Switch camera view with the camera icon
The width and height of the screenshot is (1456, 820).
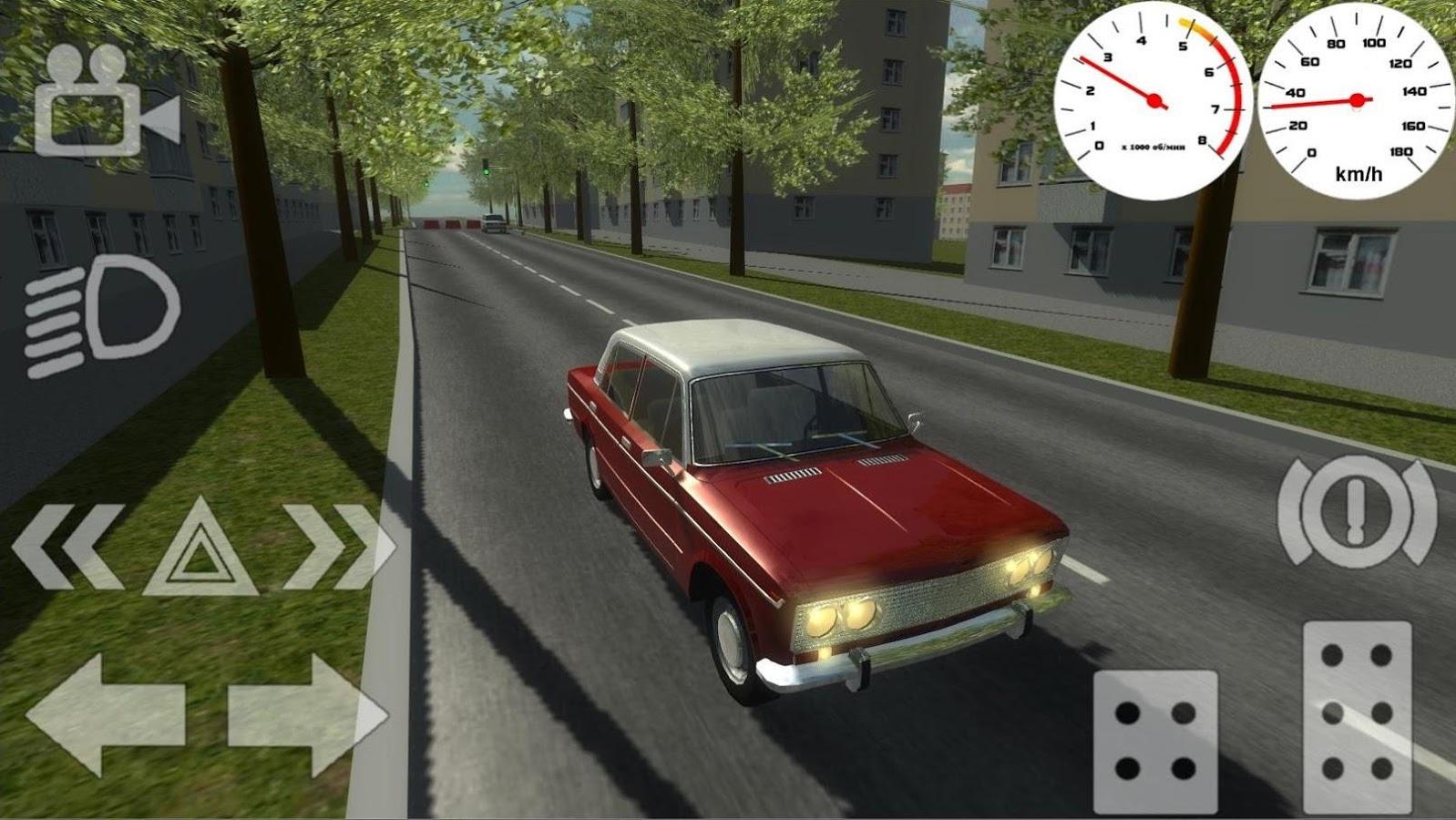pyautogui.click(x=105, y=102)
